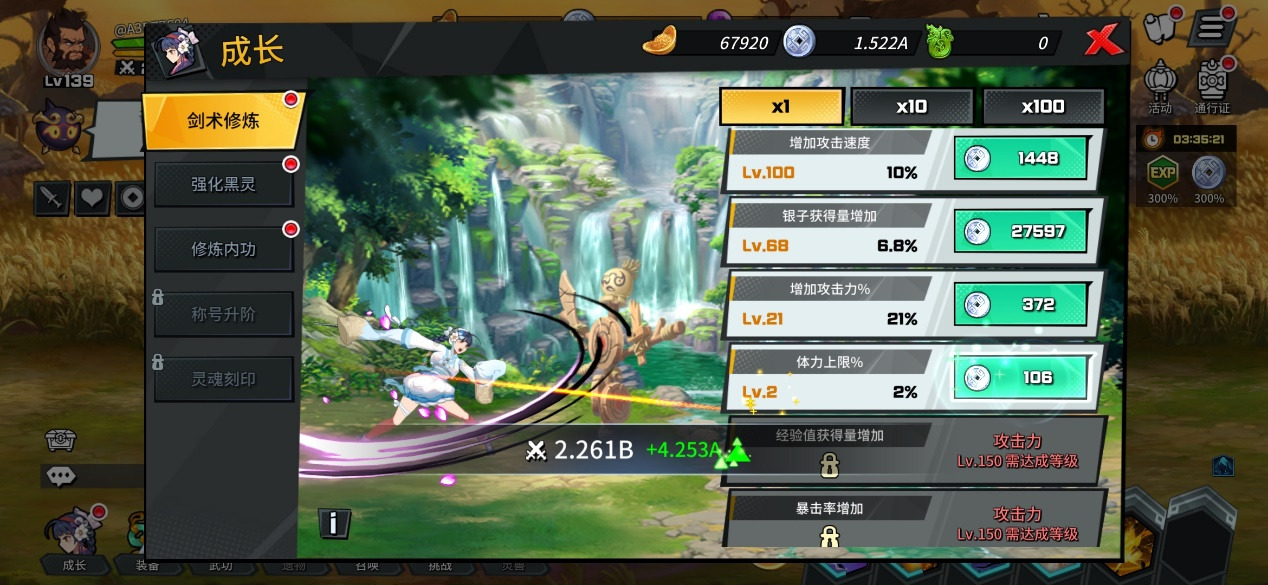Open the info button in the panel
Image resolution: width=1268 pixels, height=585 pixels.
tap(334, 522)
